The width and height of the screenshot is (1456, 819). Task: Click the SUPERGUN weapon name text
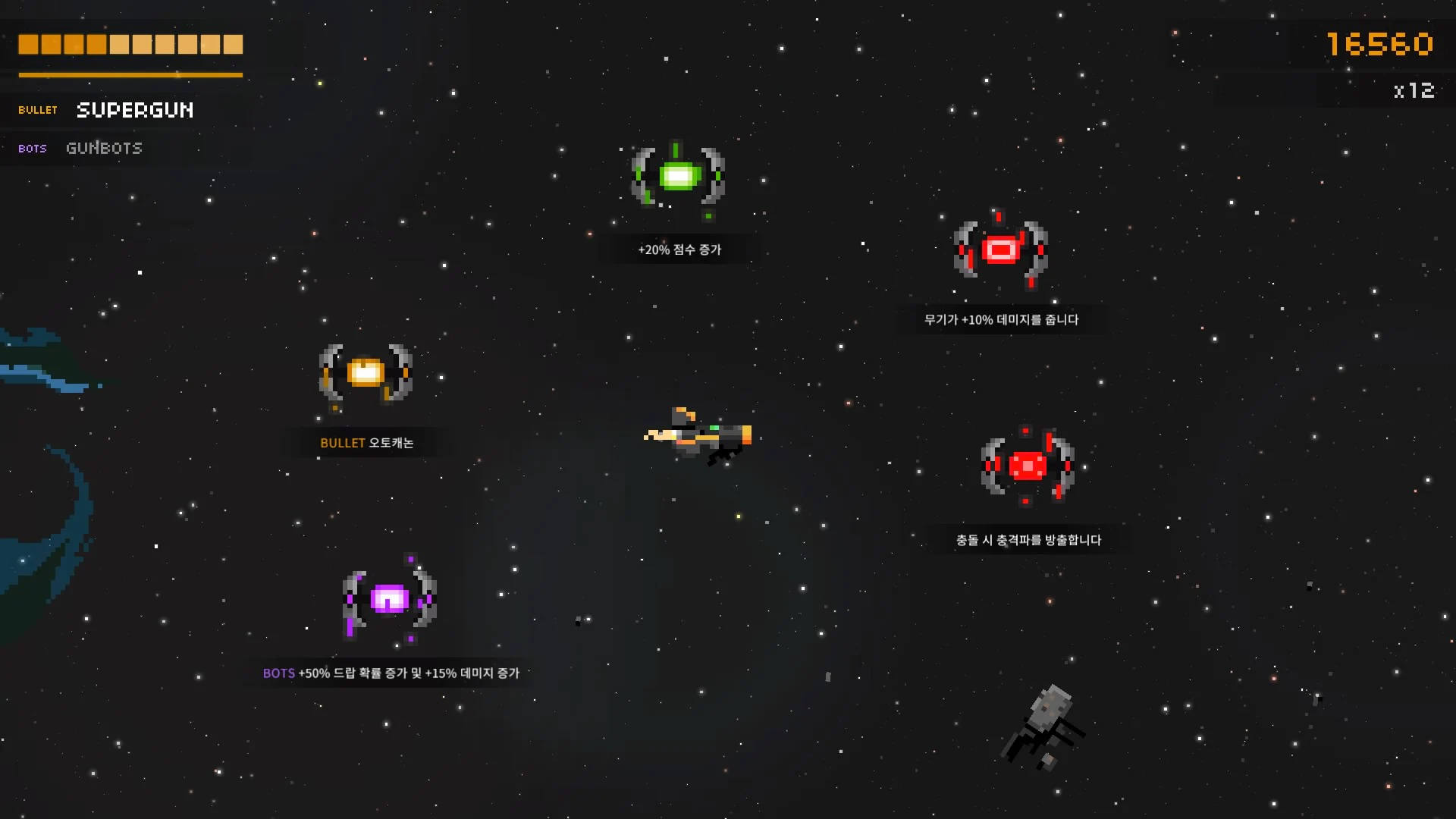(x=135, y=109)
